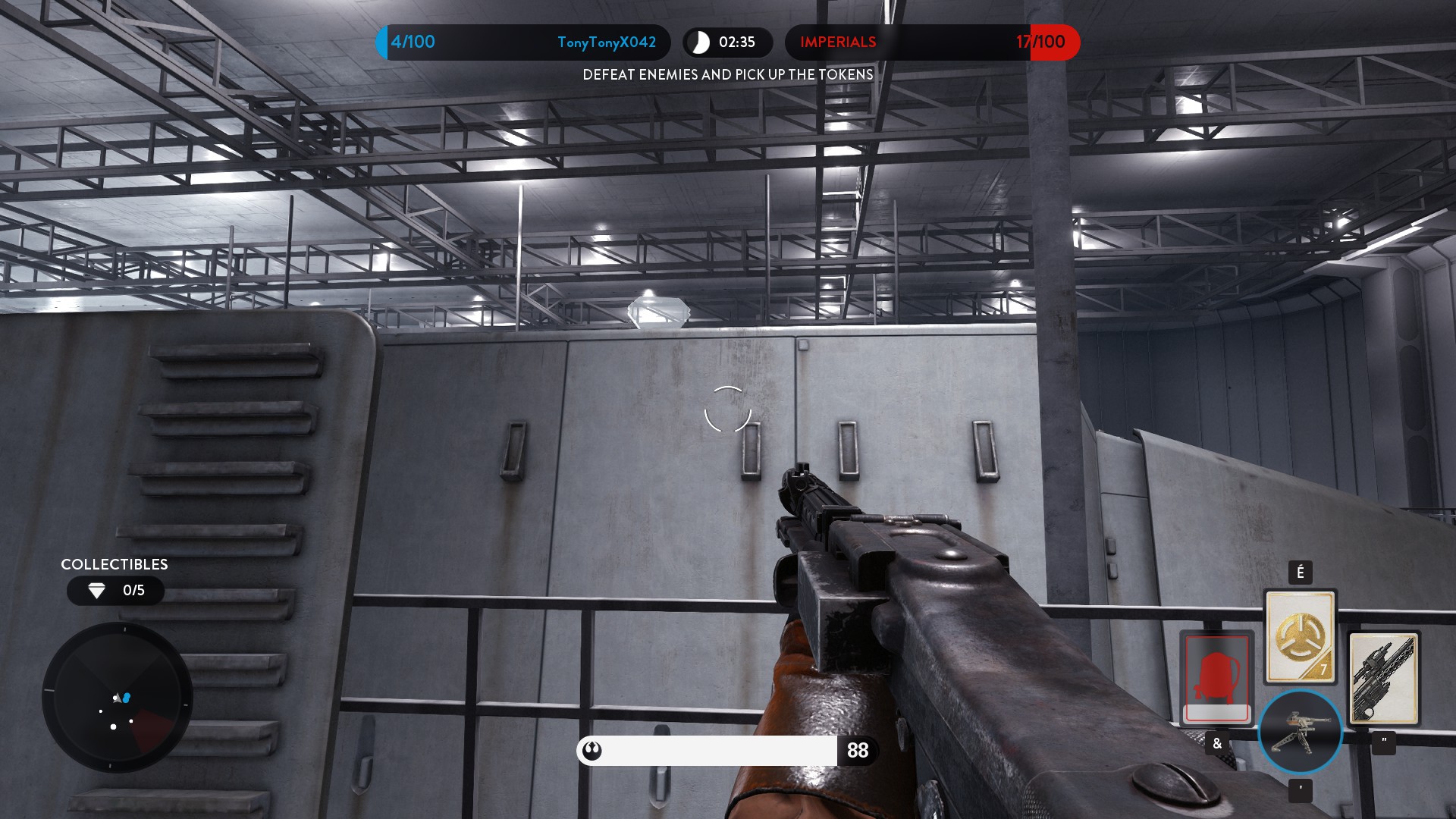Use the blaster rifle star card
The height and width of the screenshot is (819, 1456).
(x=1383, y=678)
